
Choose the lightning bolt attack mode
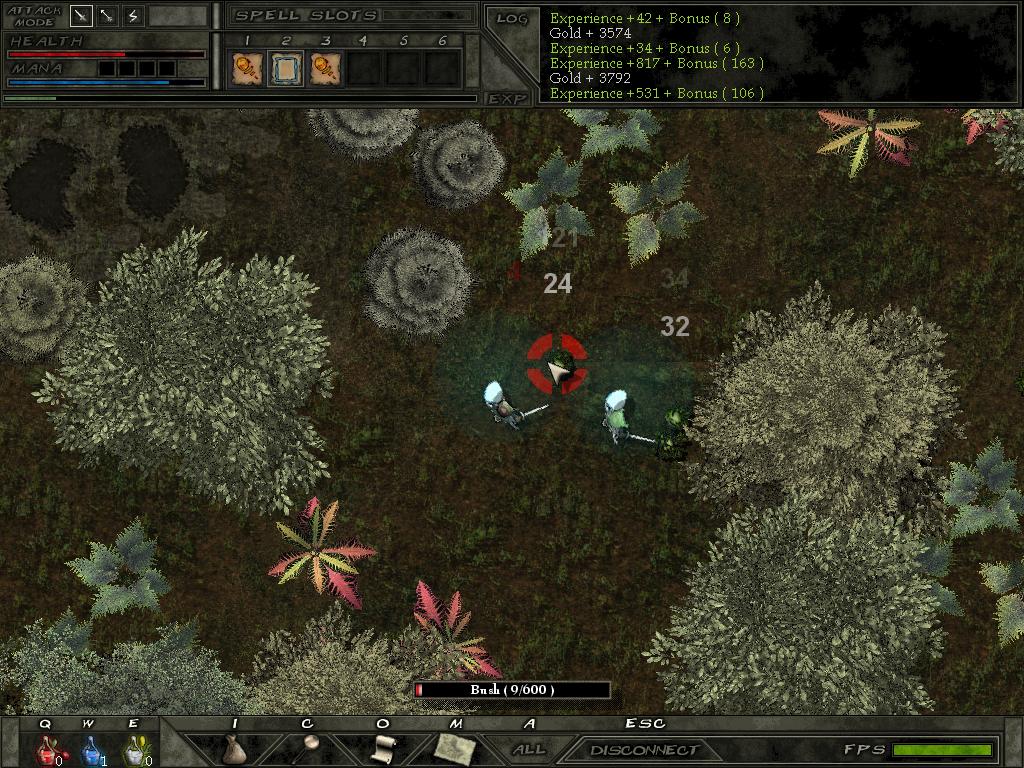pos(133,16)
